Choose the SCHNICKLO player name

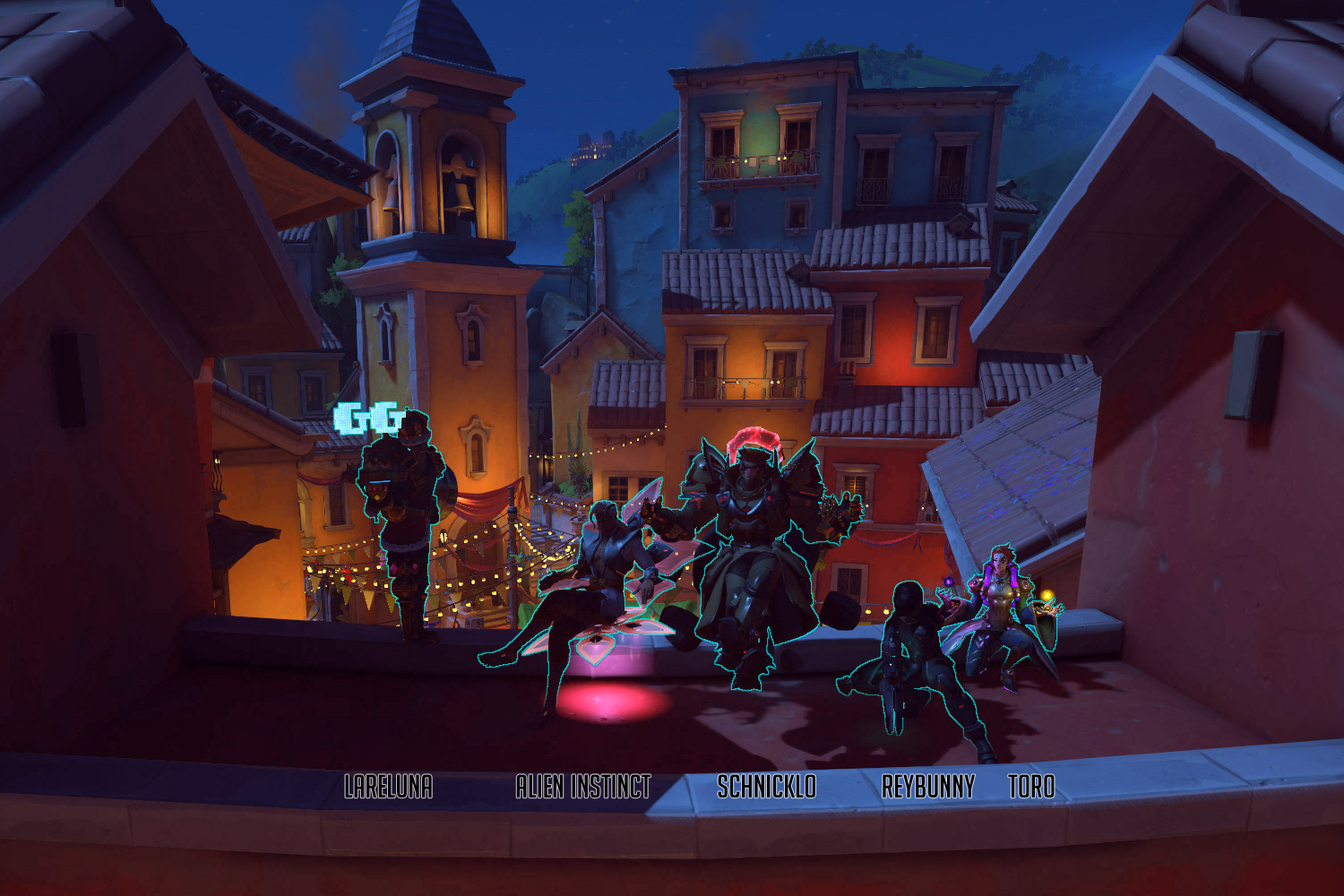(767, 787)
